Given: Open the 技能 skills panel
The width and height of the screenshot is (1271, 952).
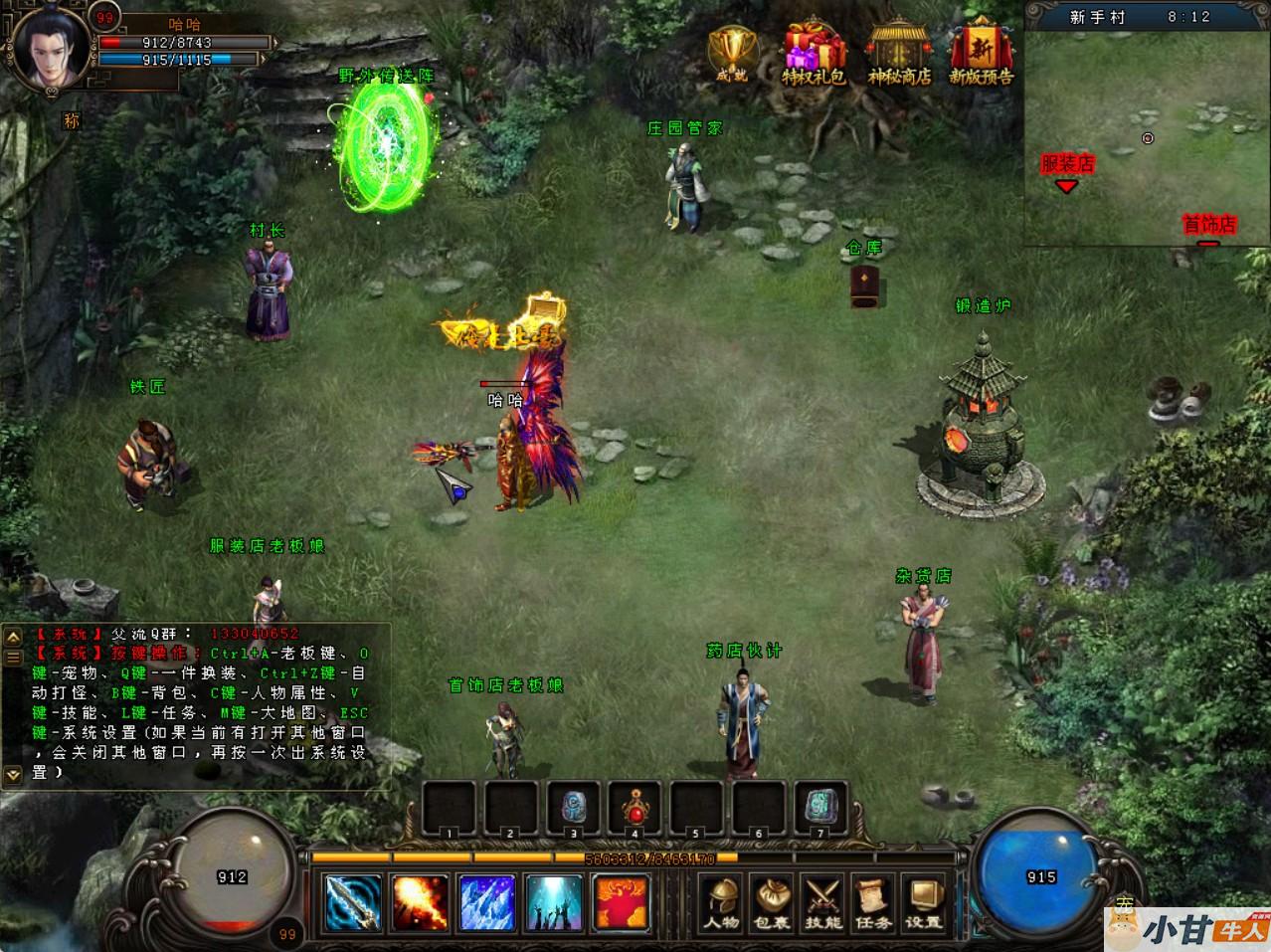Looking at the screenshot, I should point(823,902).
